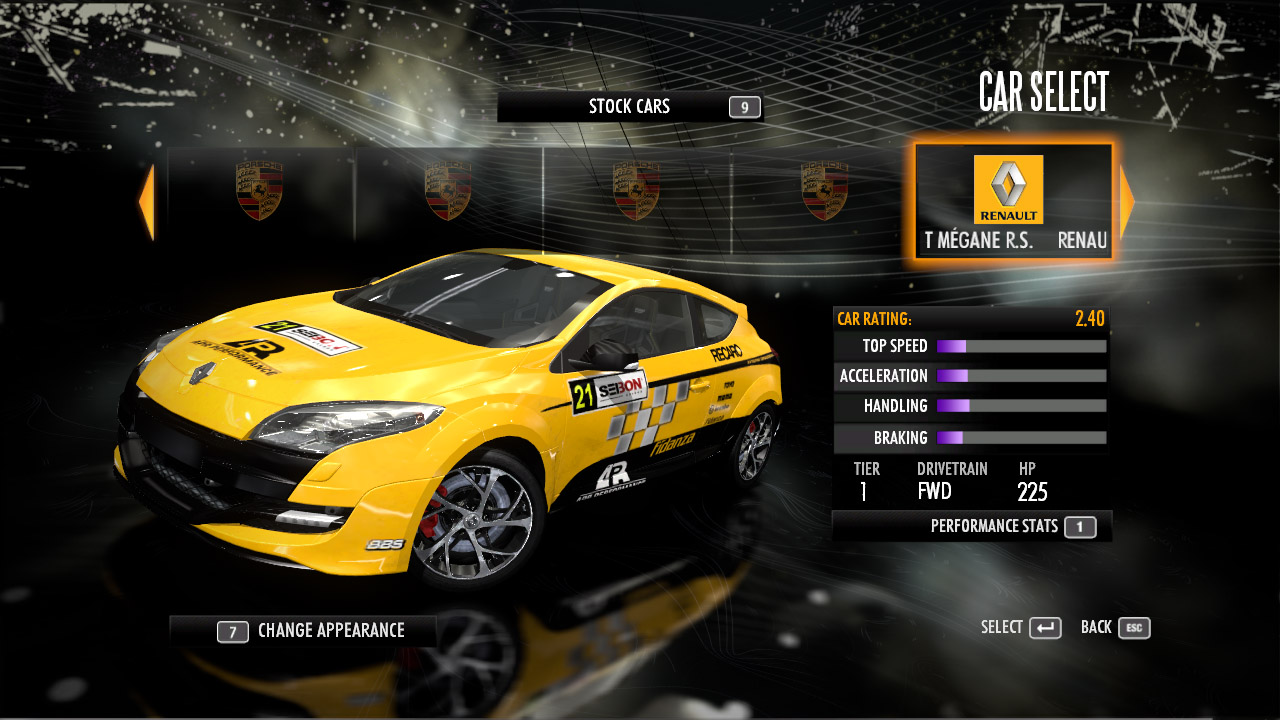Open the Stock Cars category selector
The width and height of the screenshot is (1280, 720).
point(630,107)
